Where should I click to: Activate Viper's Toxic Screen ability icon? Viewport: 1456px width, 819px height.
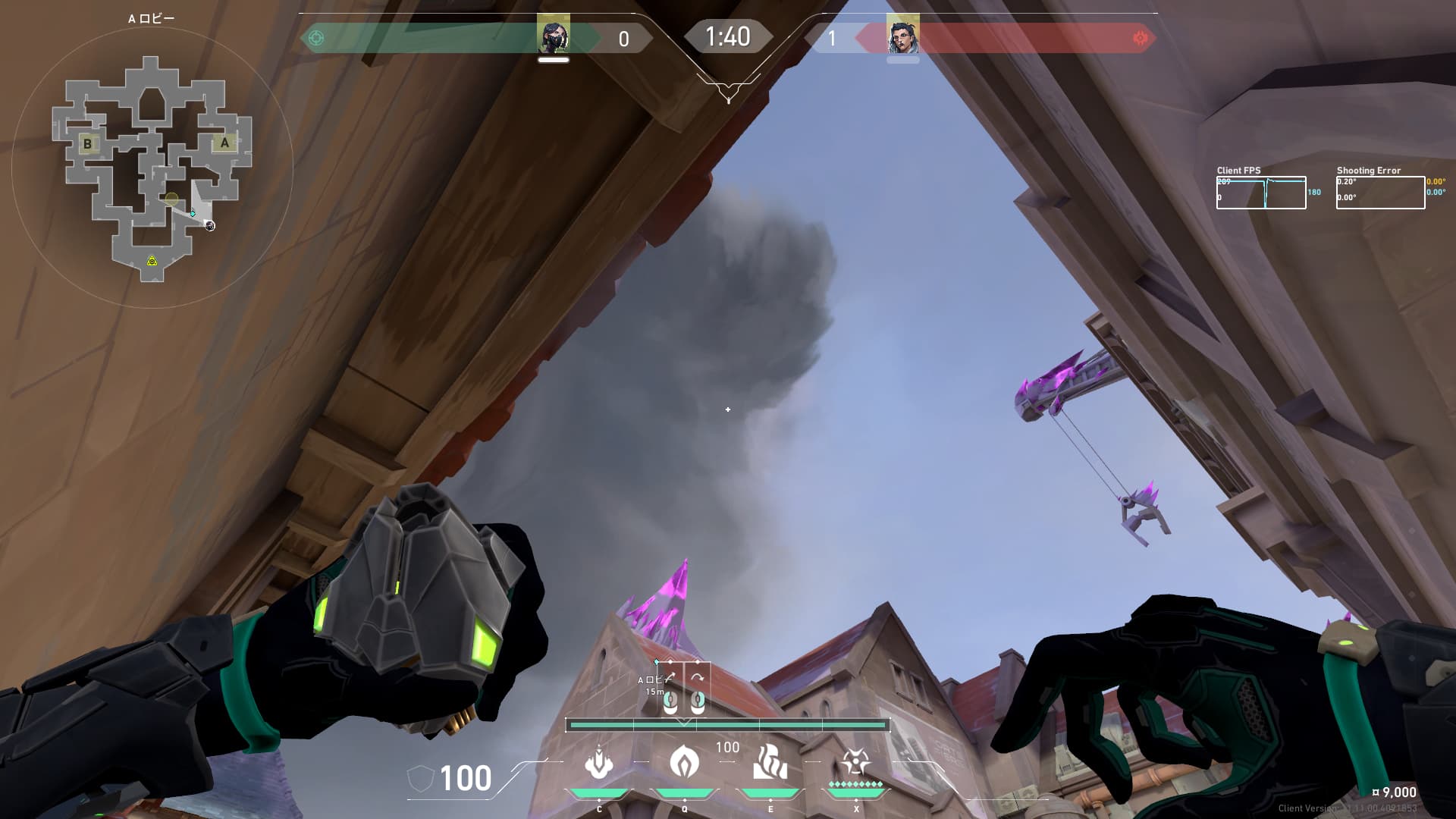coord(770,762)
